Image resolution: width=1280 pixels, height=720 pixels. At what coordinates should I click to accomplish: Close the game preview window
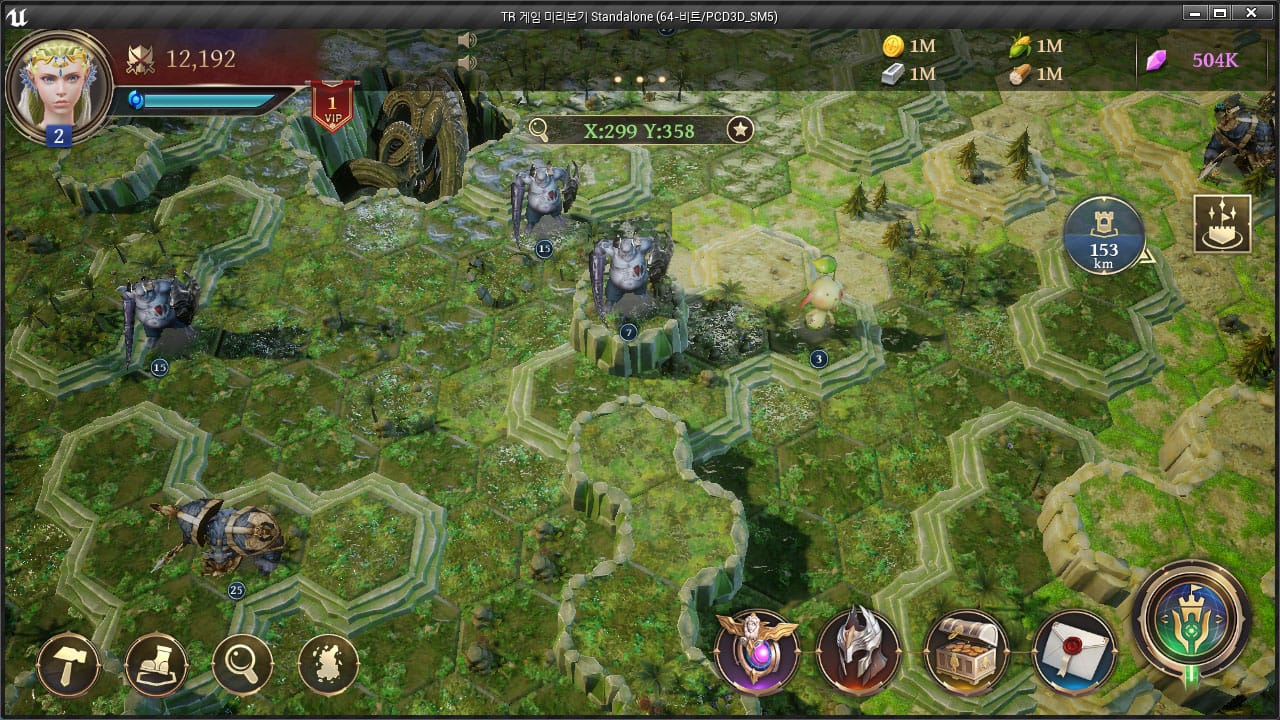[1251, 14]
